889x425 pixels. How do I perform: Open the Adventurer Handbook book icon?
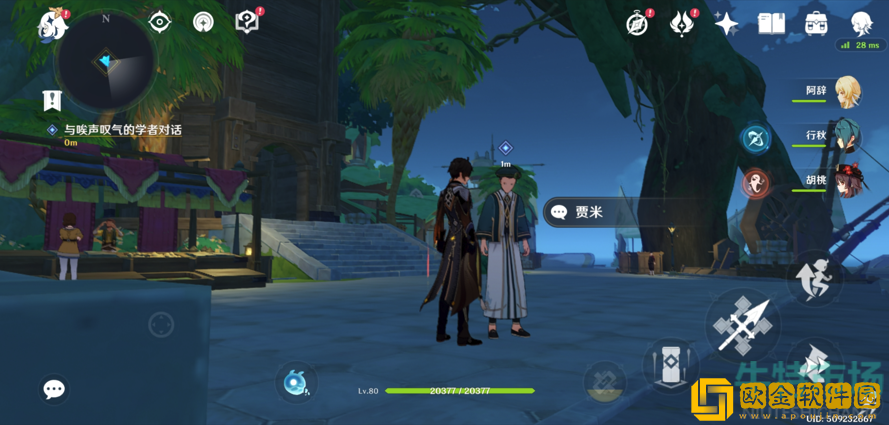tap(771, 23)
